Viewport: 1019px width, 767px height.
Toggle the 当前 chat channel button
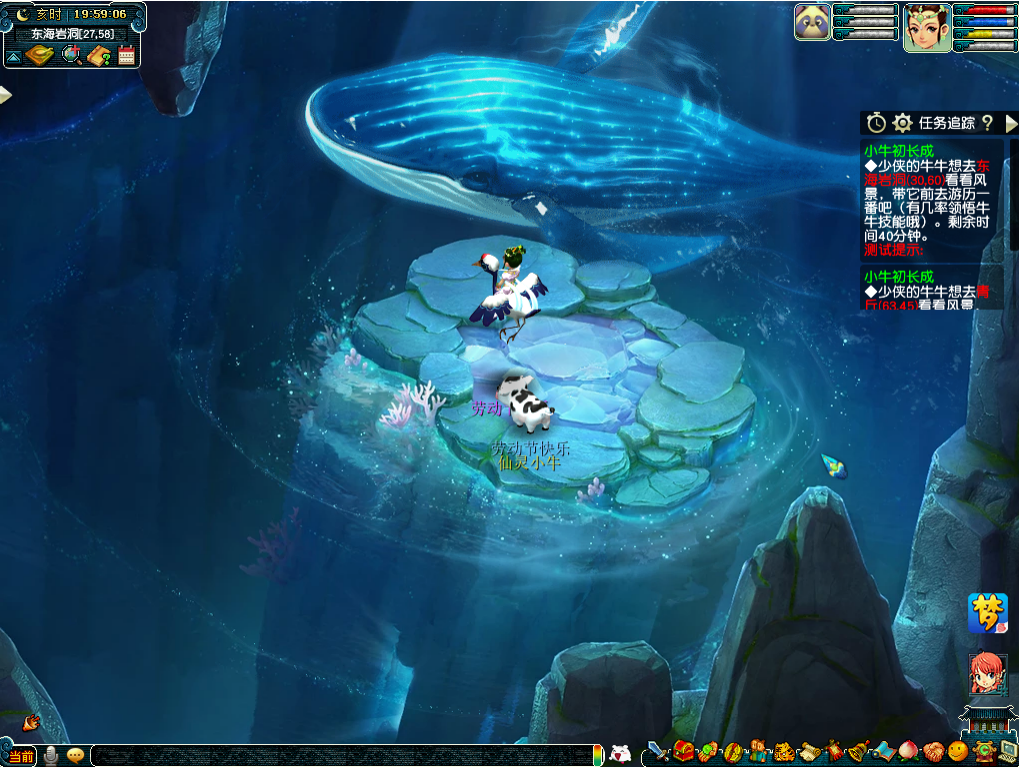click(21, 755)
